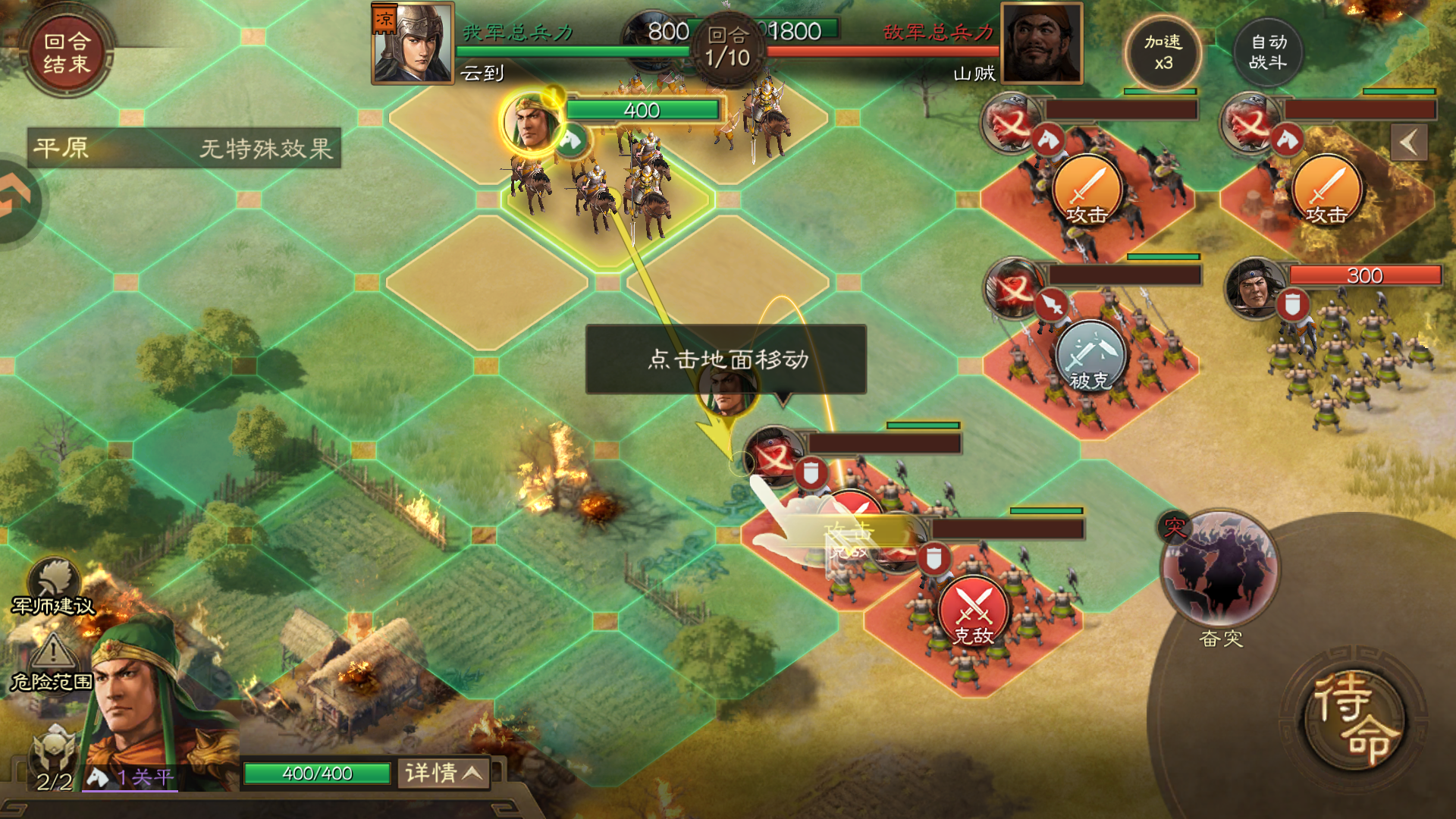Image resolution: width=1456 pixels, height=819 pixels.
Task: View the 山贼 enemy commander portrait
Action: pos(1041,42)
